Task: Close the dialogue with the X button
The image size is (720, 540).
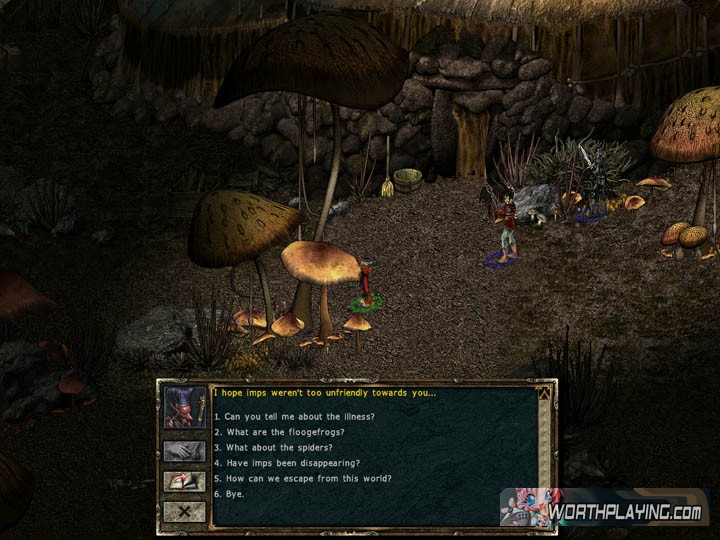Action: point(185,511)
